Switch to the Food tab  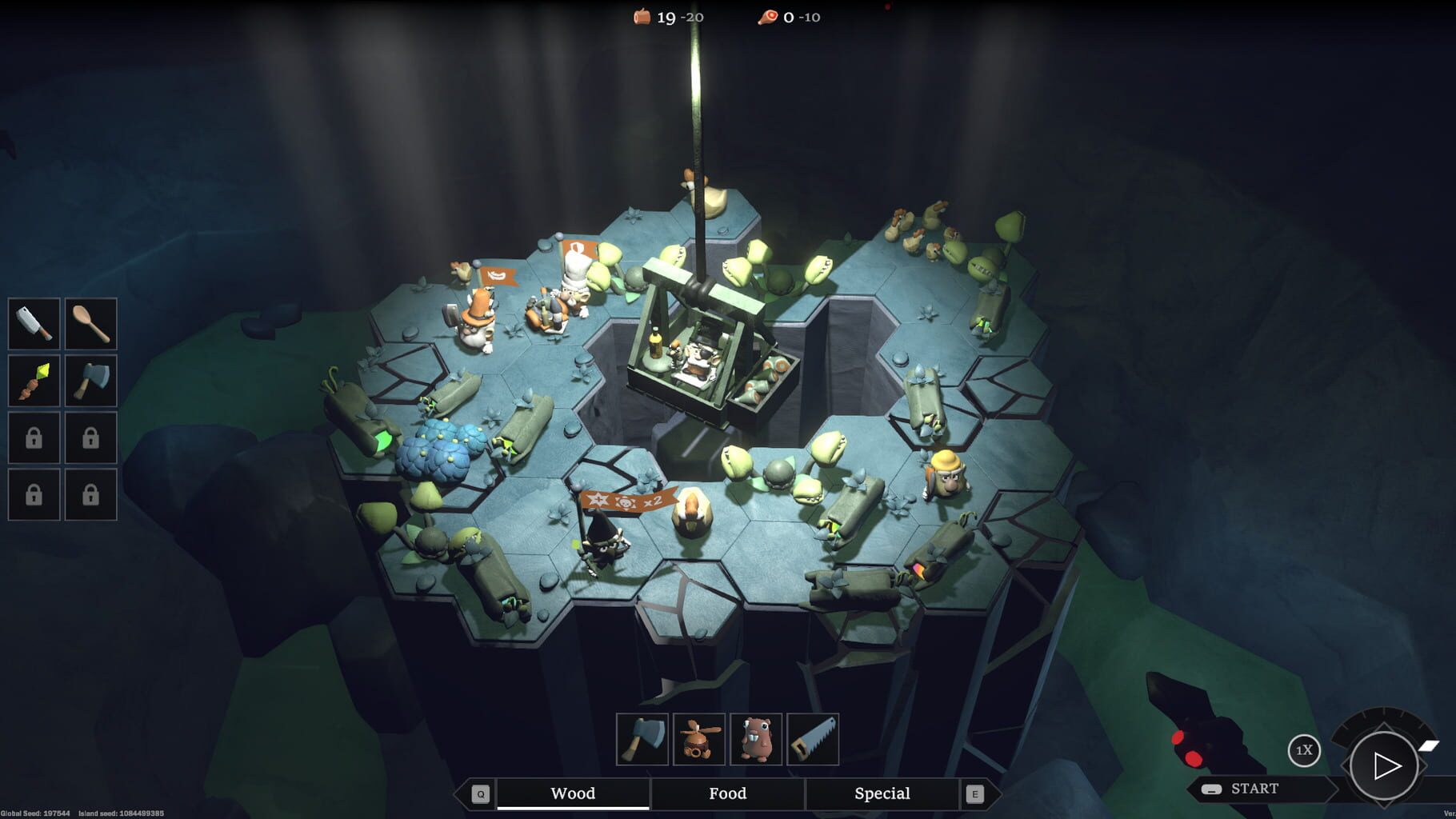[x=726, y=793]
